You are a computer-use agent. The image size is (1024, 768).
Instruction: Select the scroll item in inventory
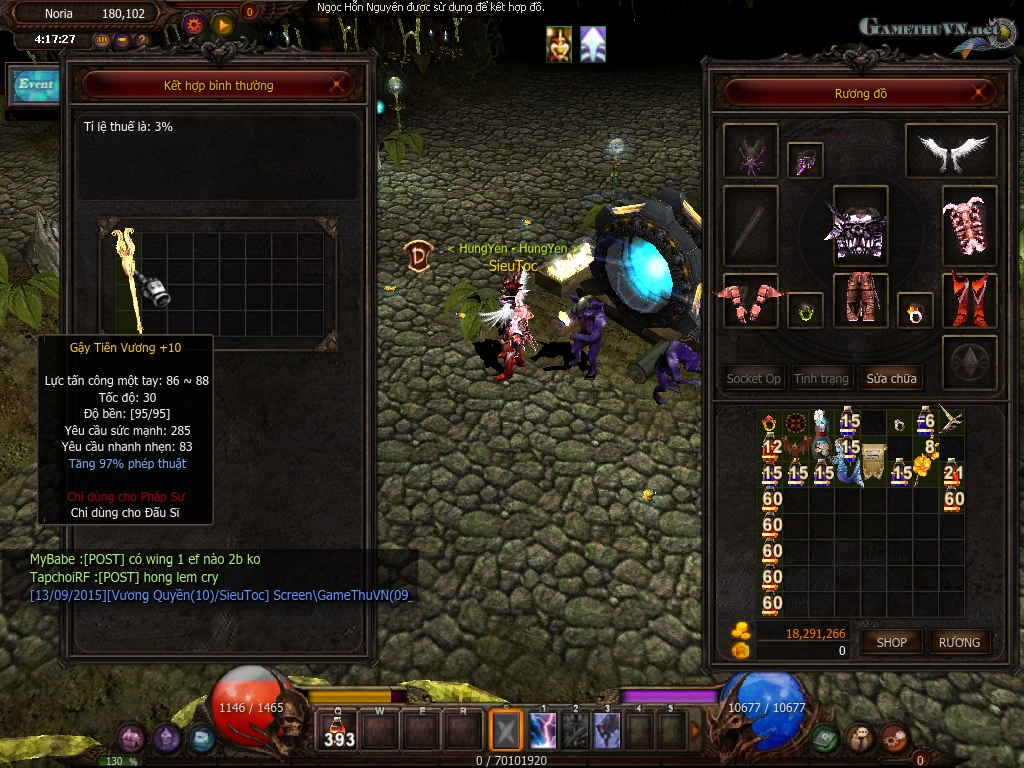tap(873, 459)
